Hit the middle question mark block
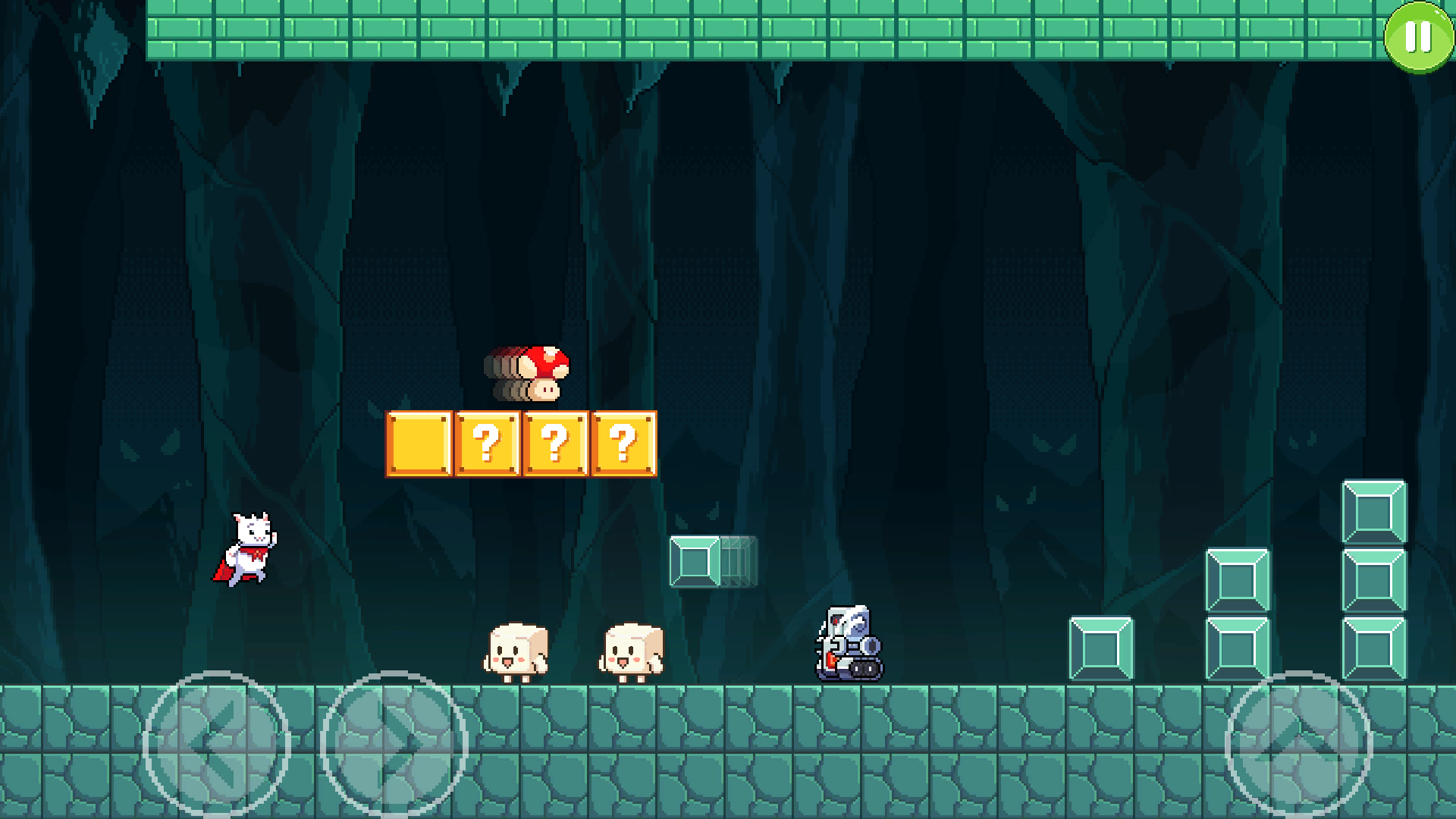 tap(555, 444)
